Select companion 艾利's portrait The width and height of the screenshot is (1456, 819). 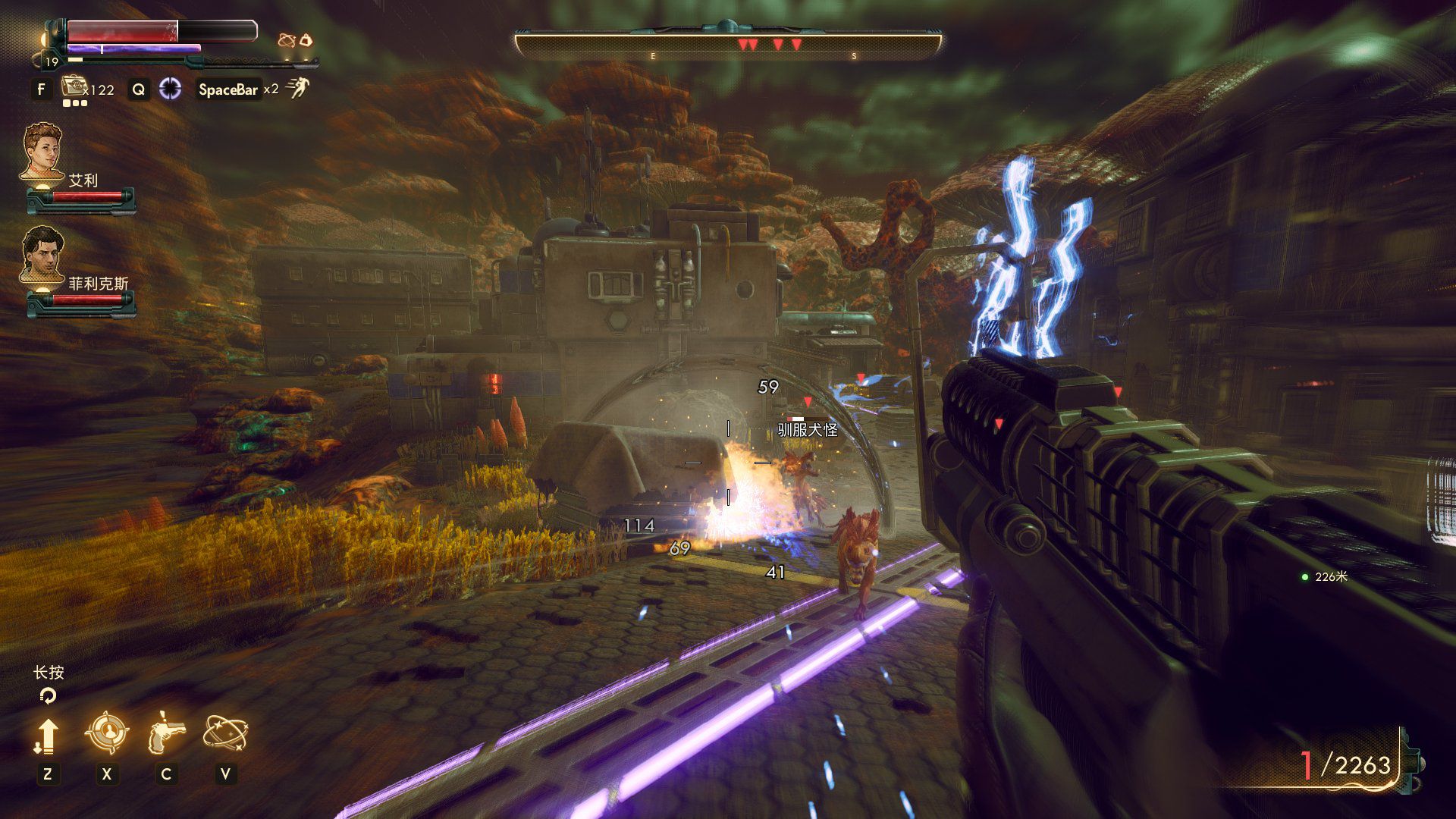coord(42,151)
